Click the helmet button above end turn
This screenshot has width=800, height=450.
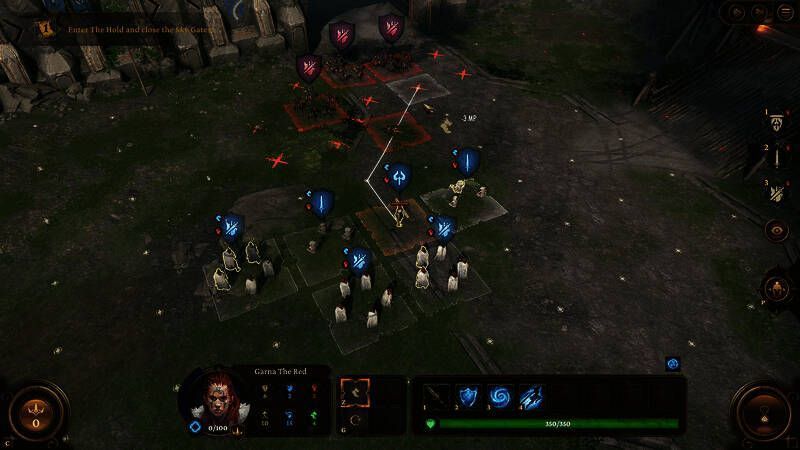776,288
